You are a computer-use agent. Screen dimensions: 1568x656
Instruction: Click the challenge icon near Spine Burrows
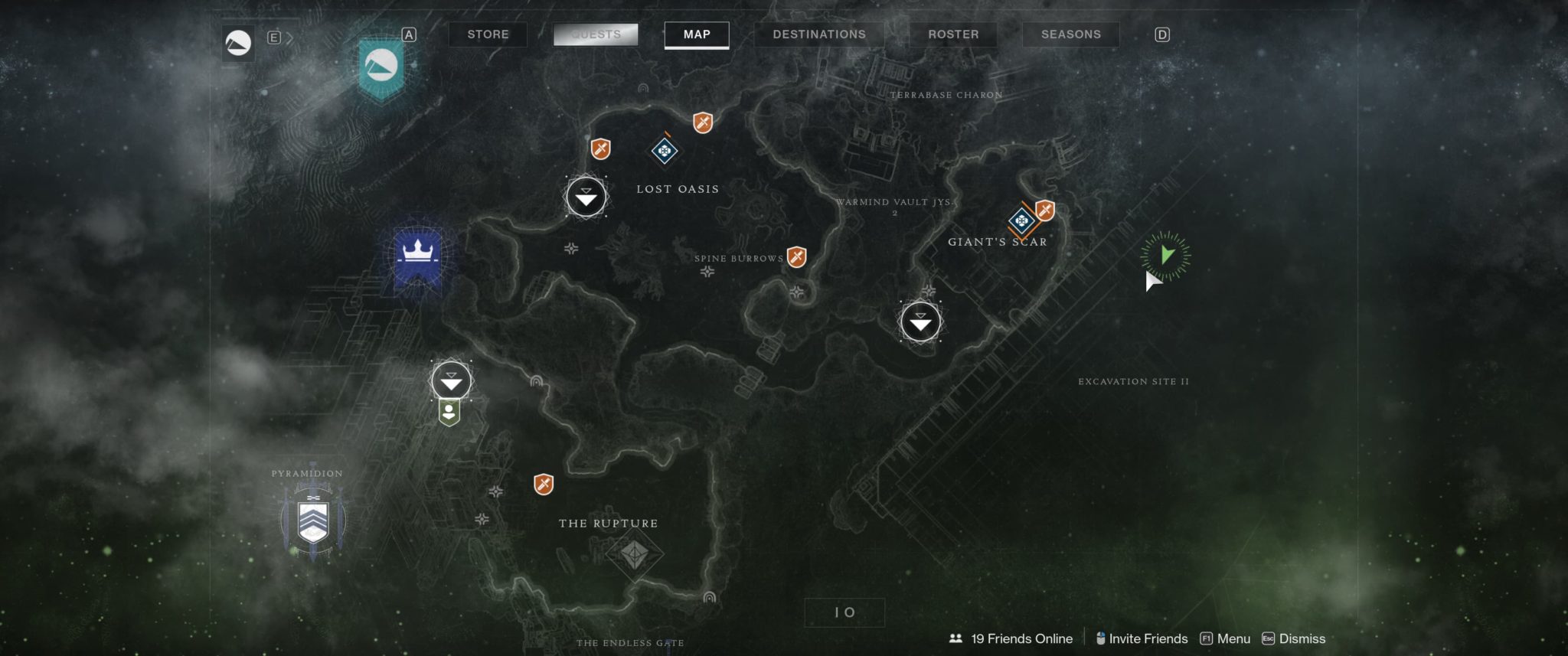tap(795, 258)
